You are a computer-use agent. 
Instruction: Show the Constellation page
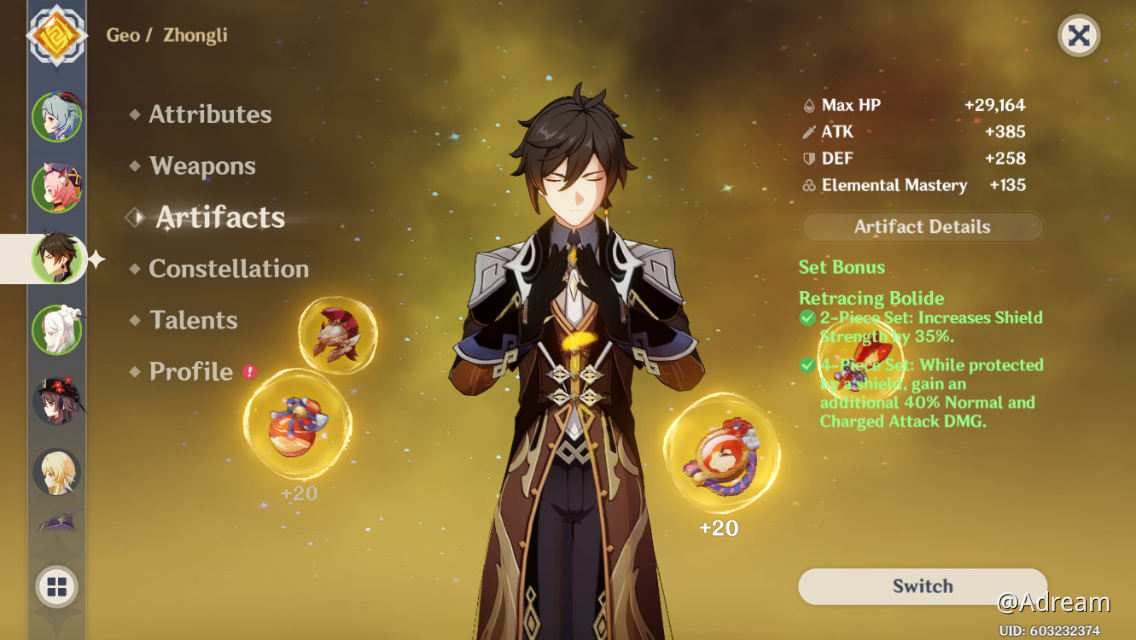(228, 269)
